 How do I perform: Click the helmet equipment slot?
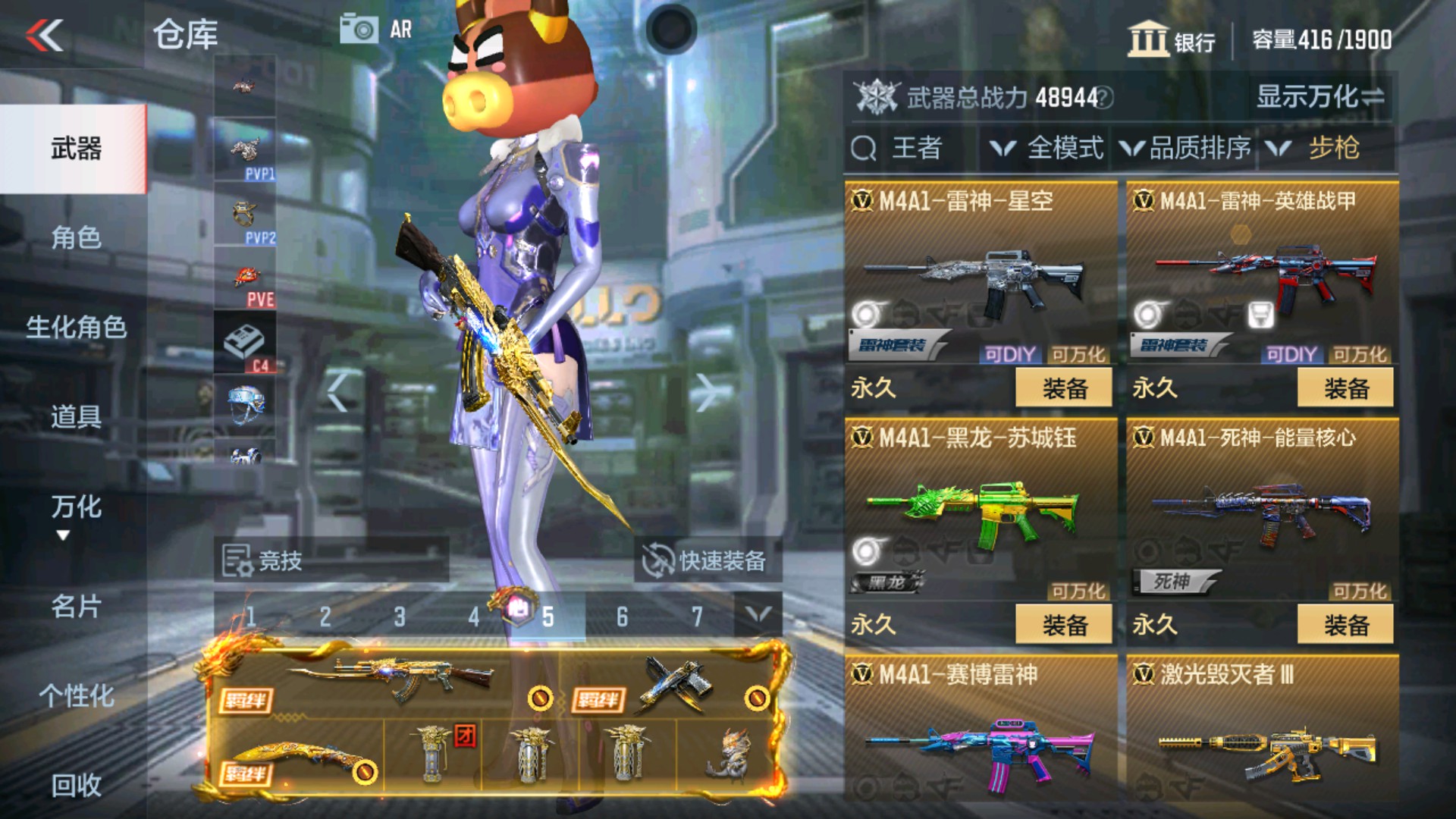tap(243, 404)
